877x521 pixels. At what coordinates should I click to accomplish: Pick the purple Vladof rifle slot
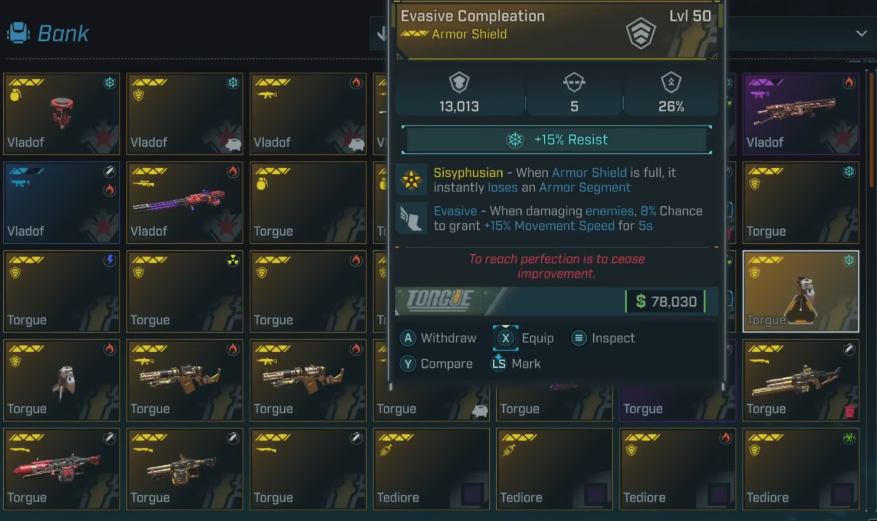click(x=800, y=113)
